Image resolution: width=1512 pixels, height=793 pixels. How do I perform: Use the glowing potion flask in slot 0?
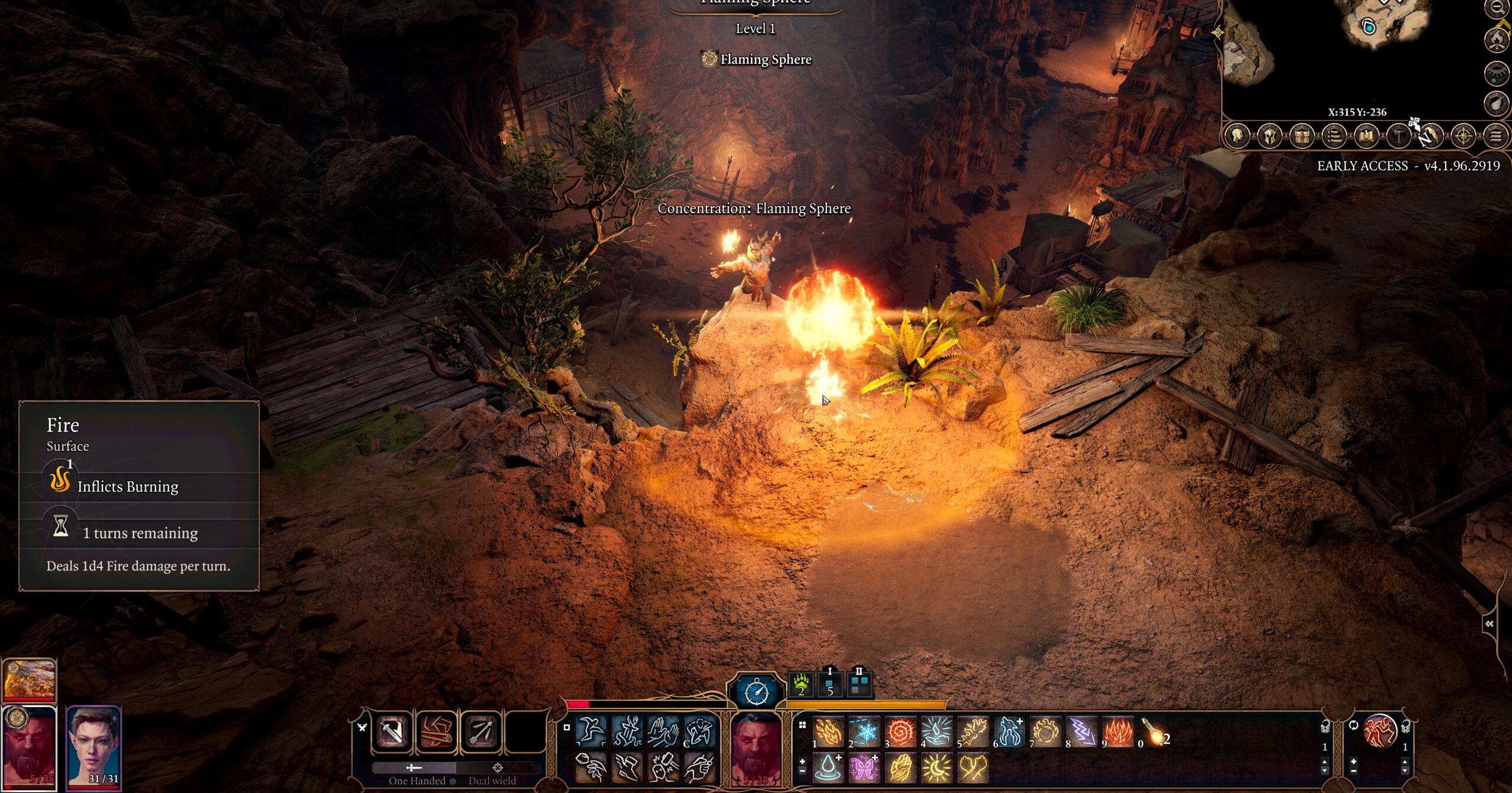pos(1155,732)
